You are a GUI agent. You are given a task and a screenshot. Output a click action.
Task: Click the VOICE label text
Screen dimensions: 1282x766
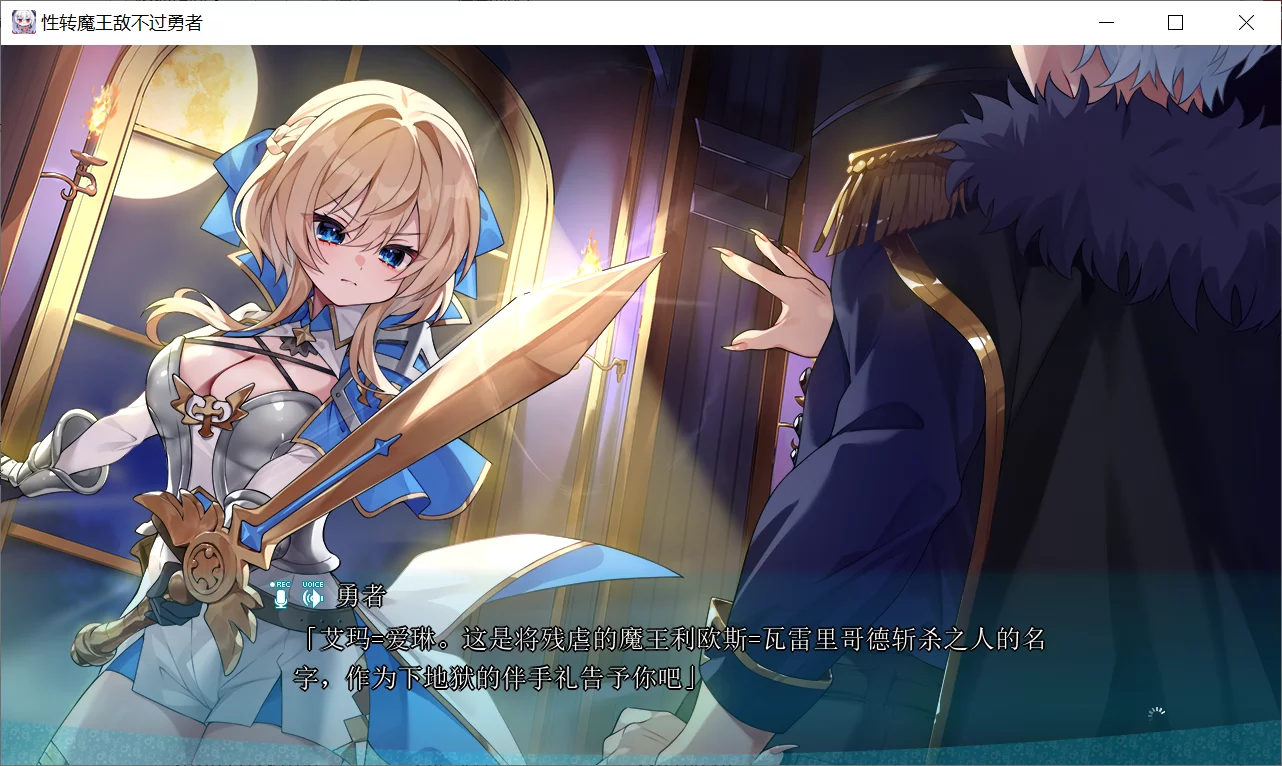pos(312,585)
